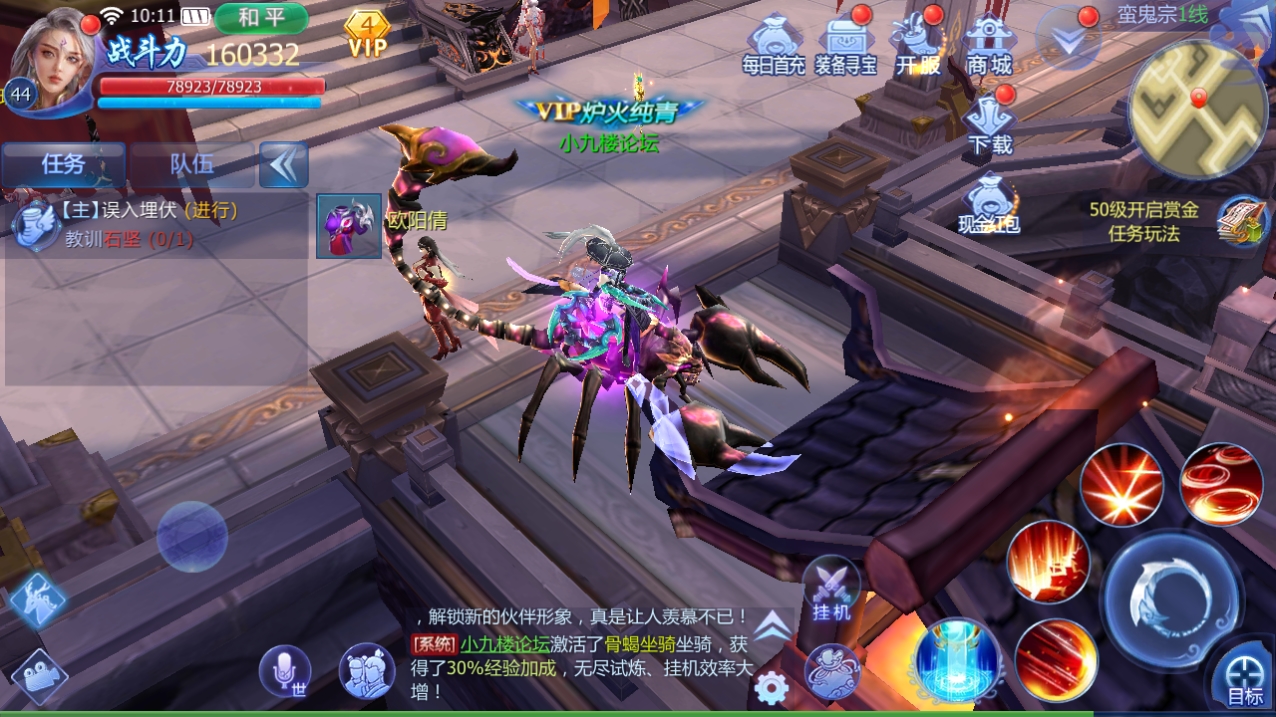Screen dimensions: 1276x717
Task: Open the 现金红包 money bag icon
Action: 989,206
